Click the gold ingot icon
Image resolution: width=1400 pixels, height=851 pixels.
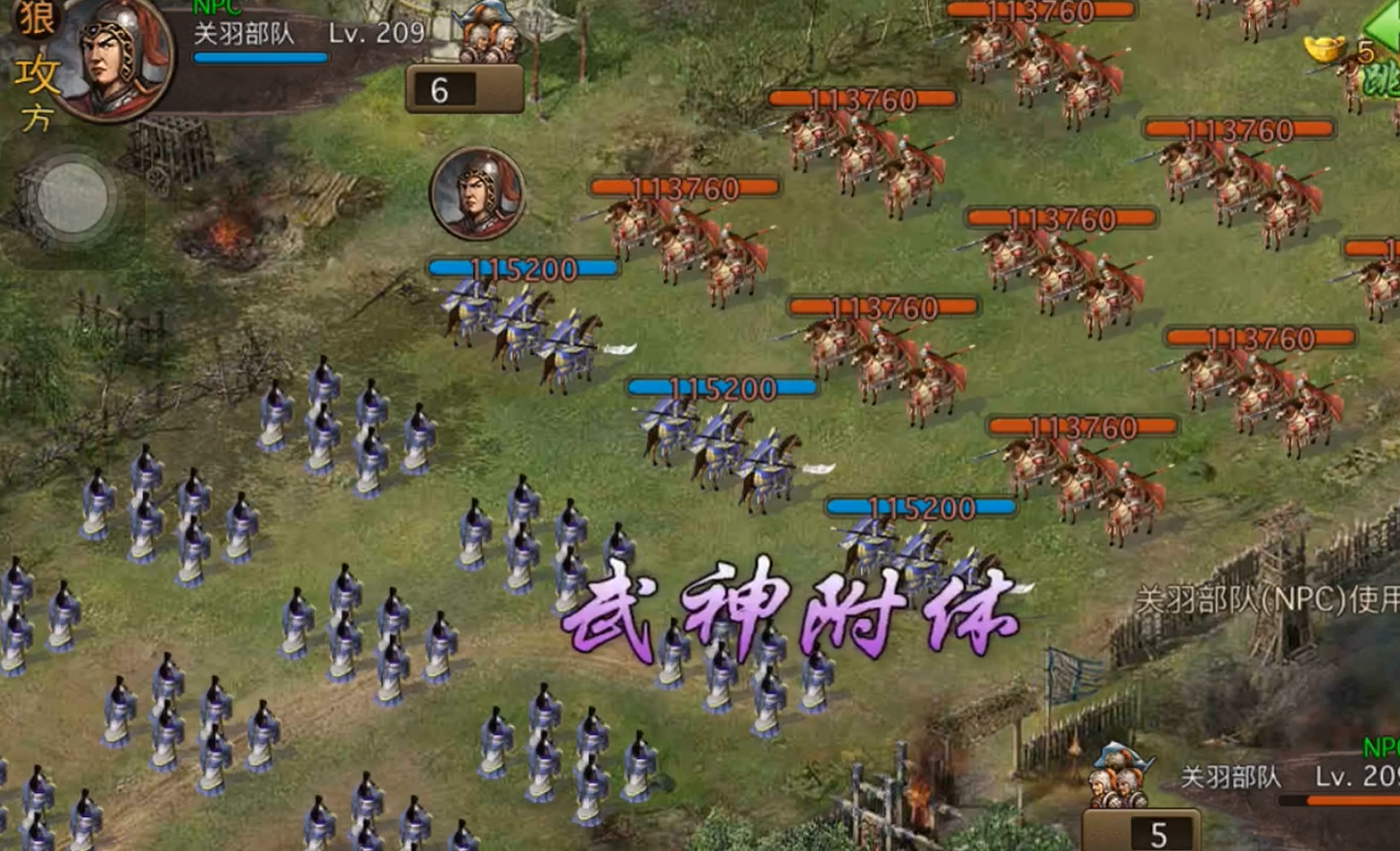pos(1326,48)
